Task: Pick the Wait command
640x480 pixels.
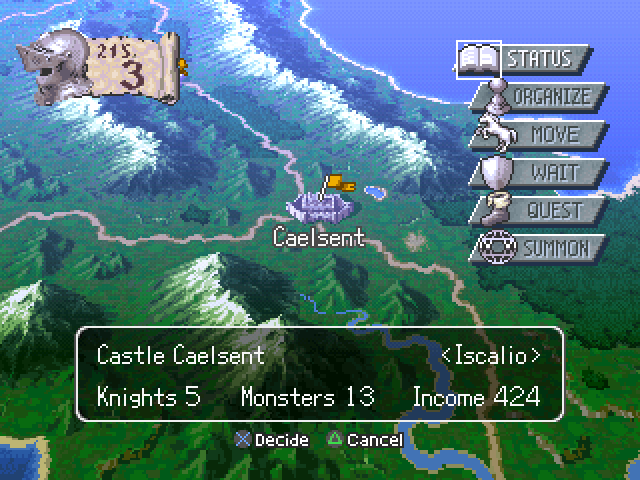Action: click(546, 173)
